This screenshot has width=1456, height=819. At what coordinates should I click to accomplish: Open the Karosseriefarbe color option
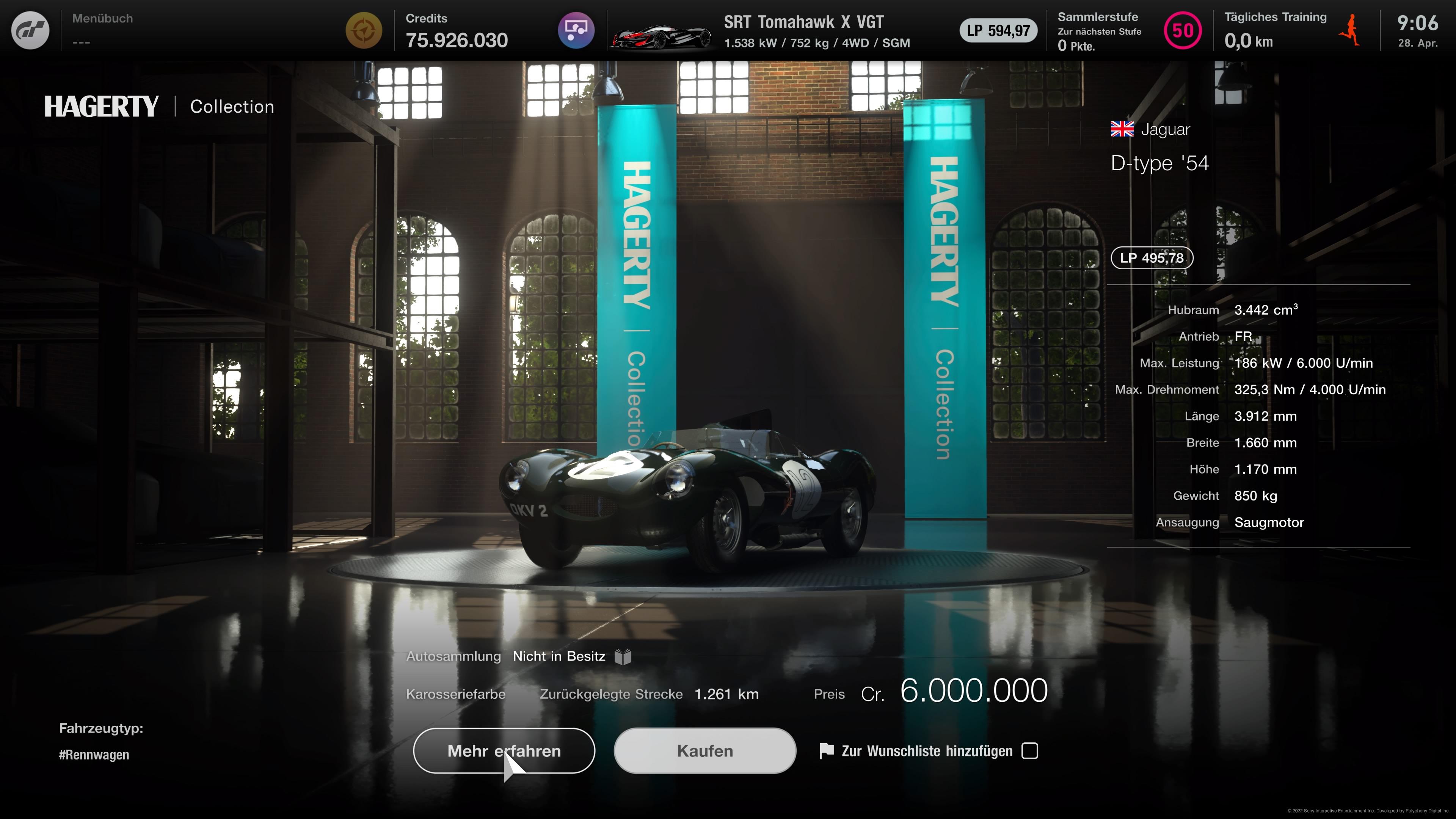point(455,694)
